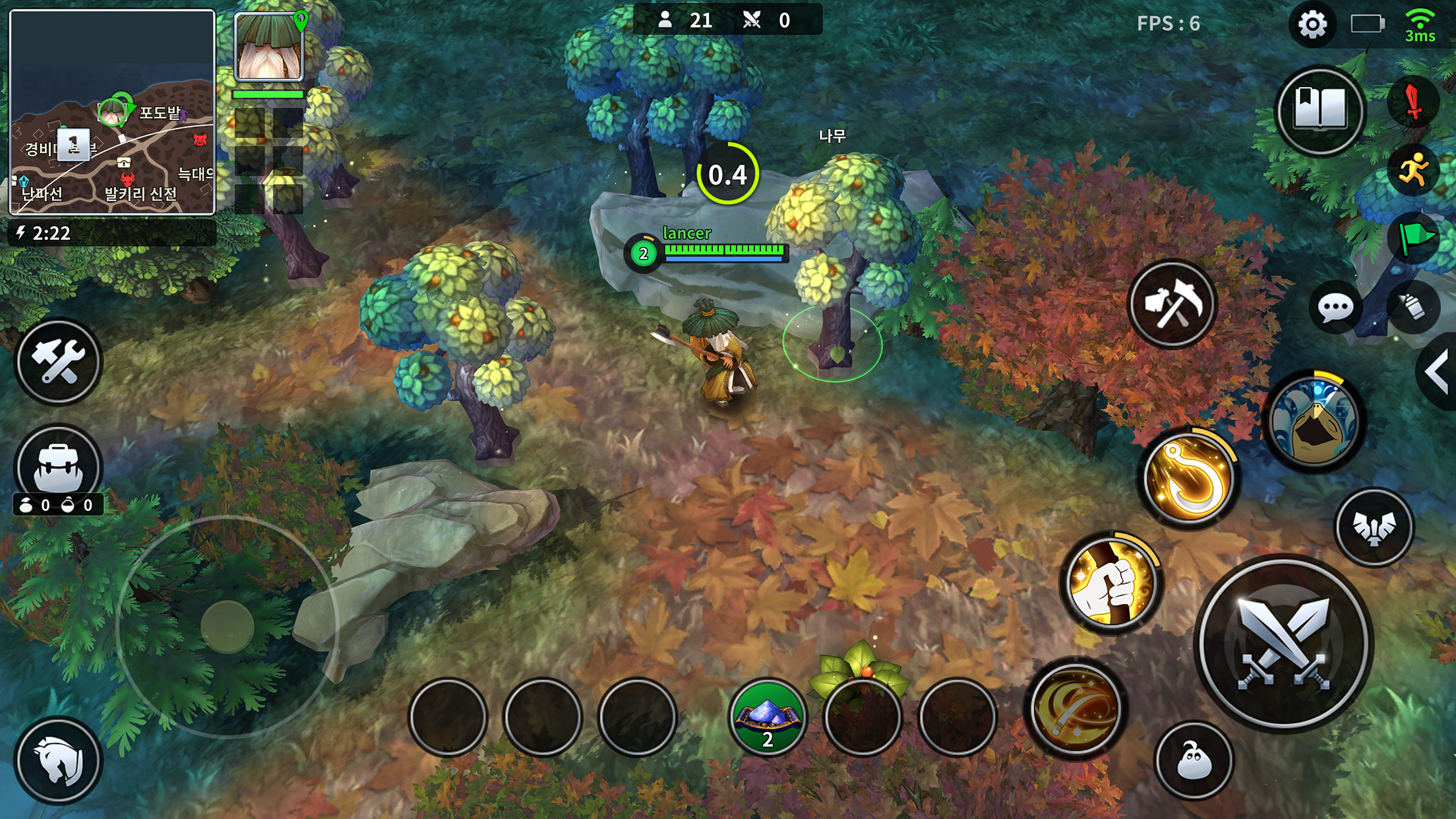Use the blue ore item slot

(768, 717)
